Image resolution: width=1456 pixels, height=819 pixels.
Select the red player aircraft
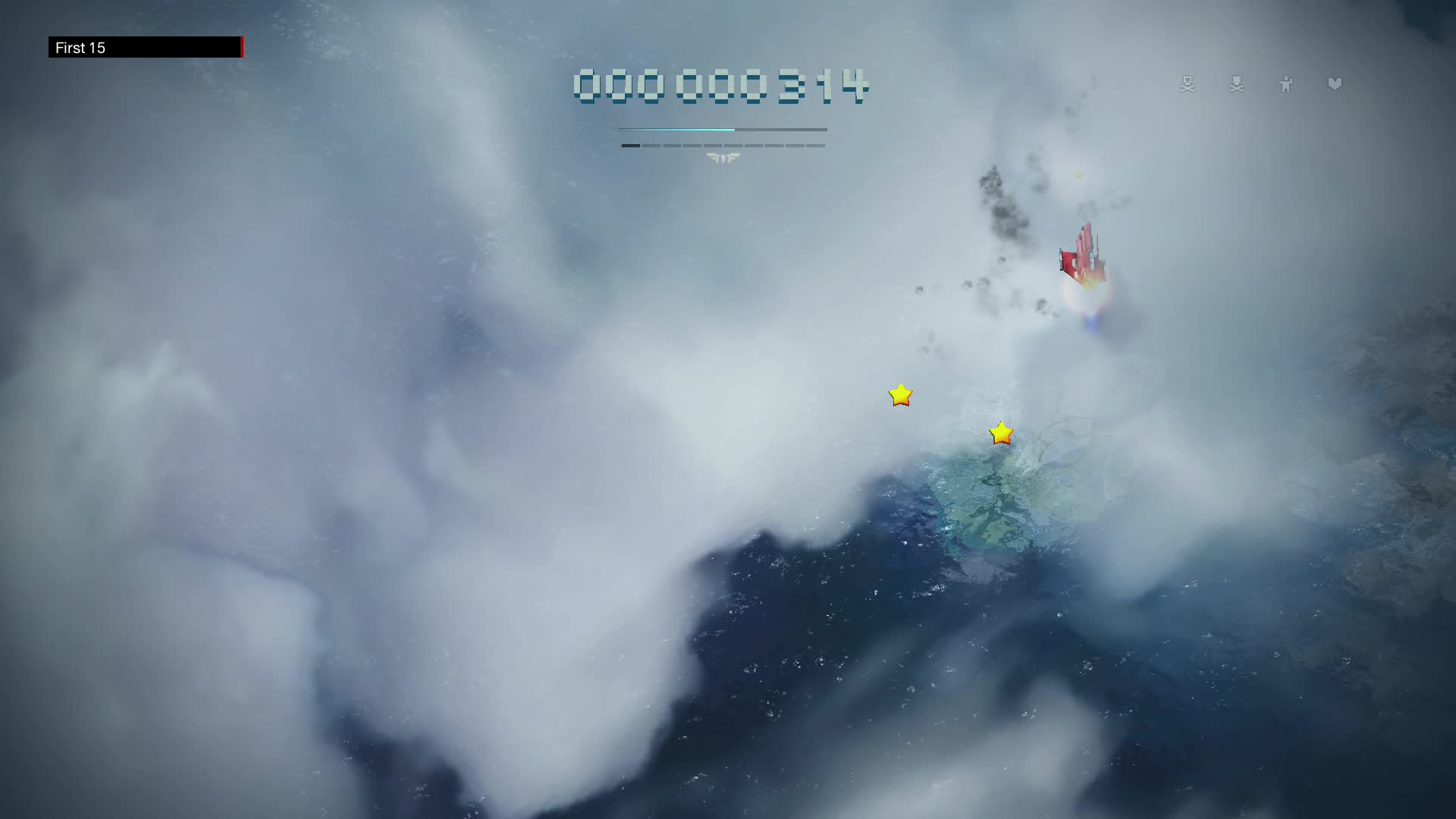1083,254
